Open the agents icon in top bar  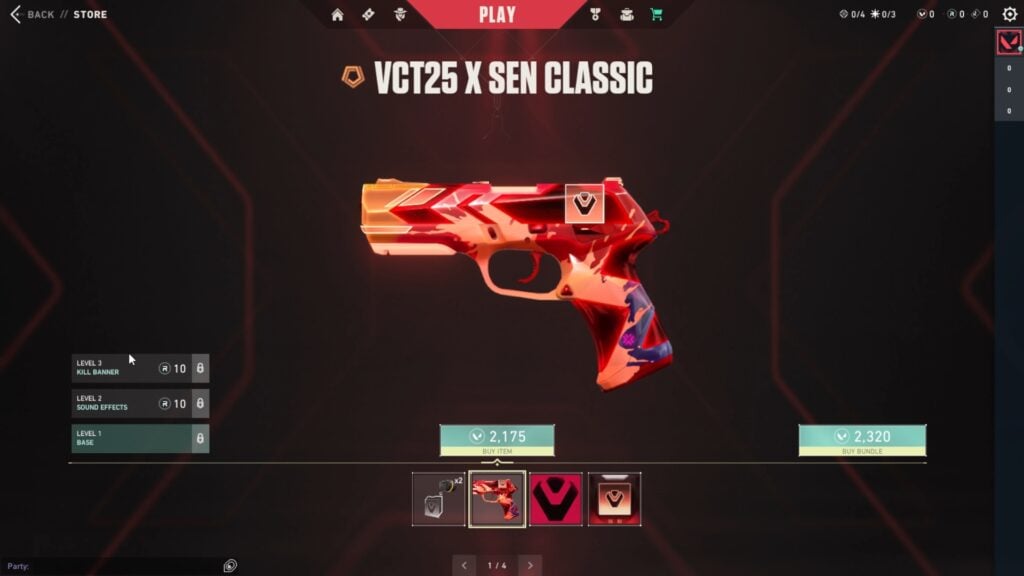pos(400,14)
